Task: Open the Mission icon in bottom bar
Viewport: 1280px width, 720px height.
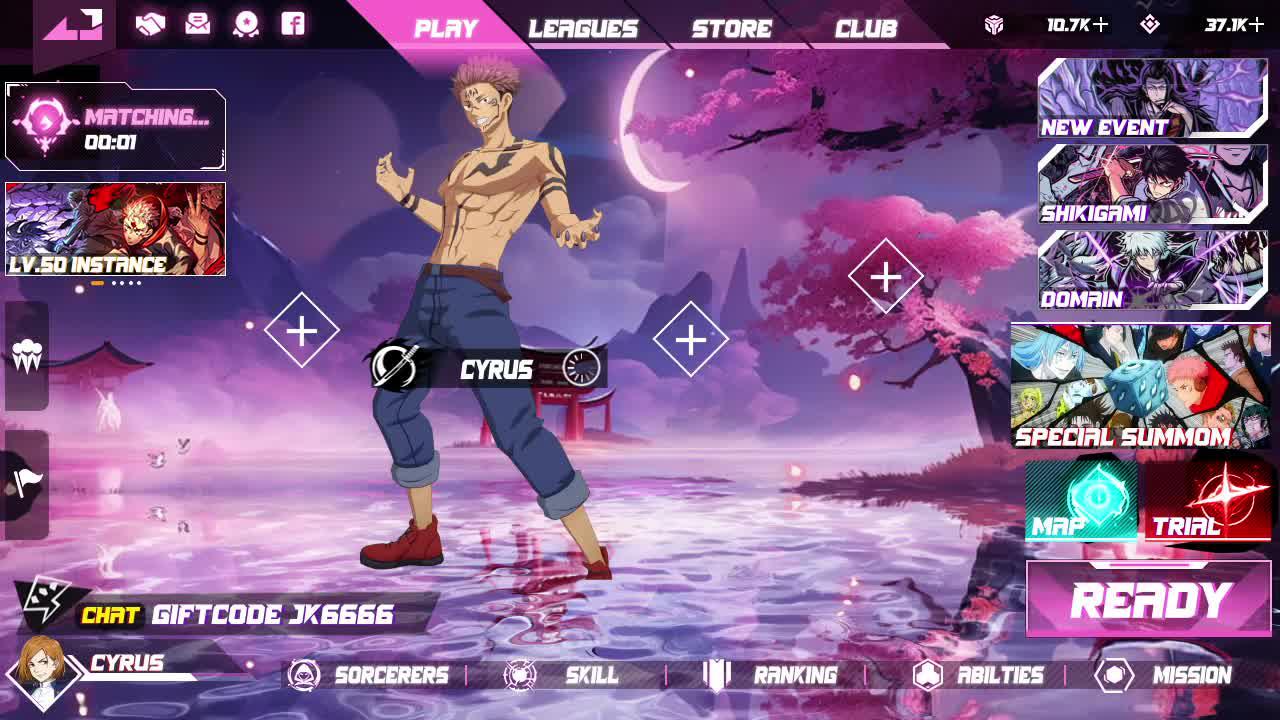Action: pos(1110,676)
